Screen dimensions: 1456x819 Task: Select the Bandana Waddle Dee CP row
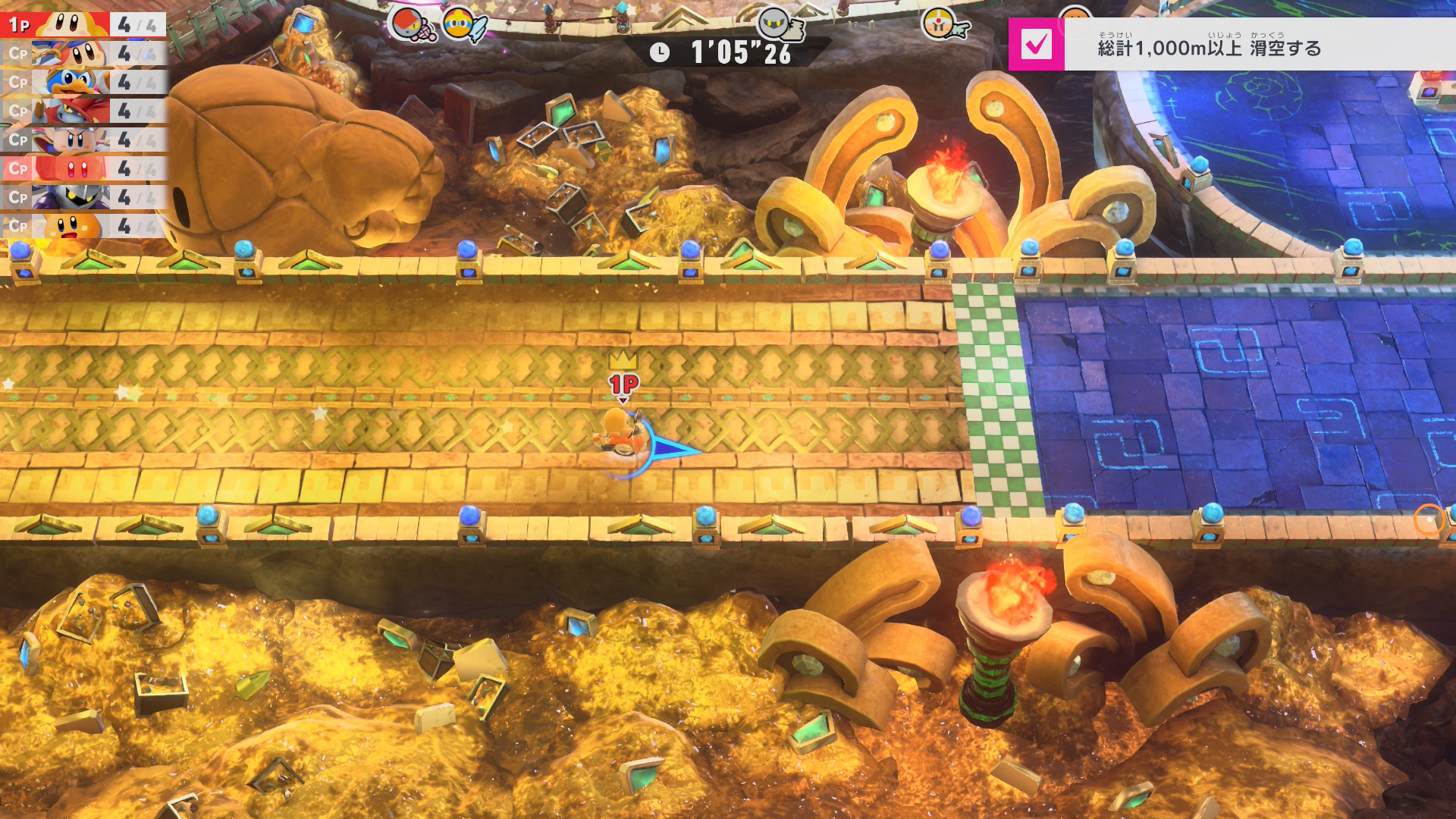click(x=83, y=53)
